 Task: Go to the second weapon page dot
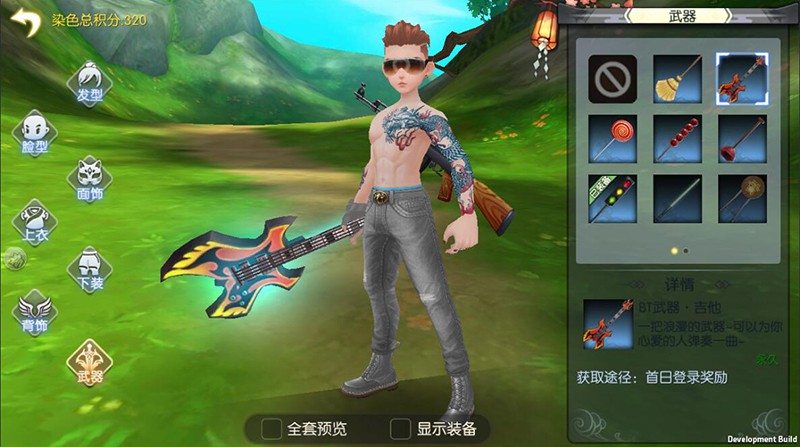coord(685,250)
